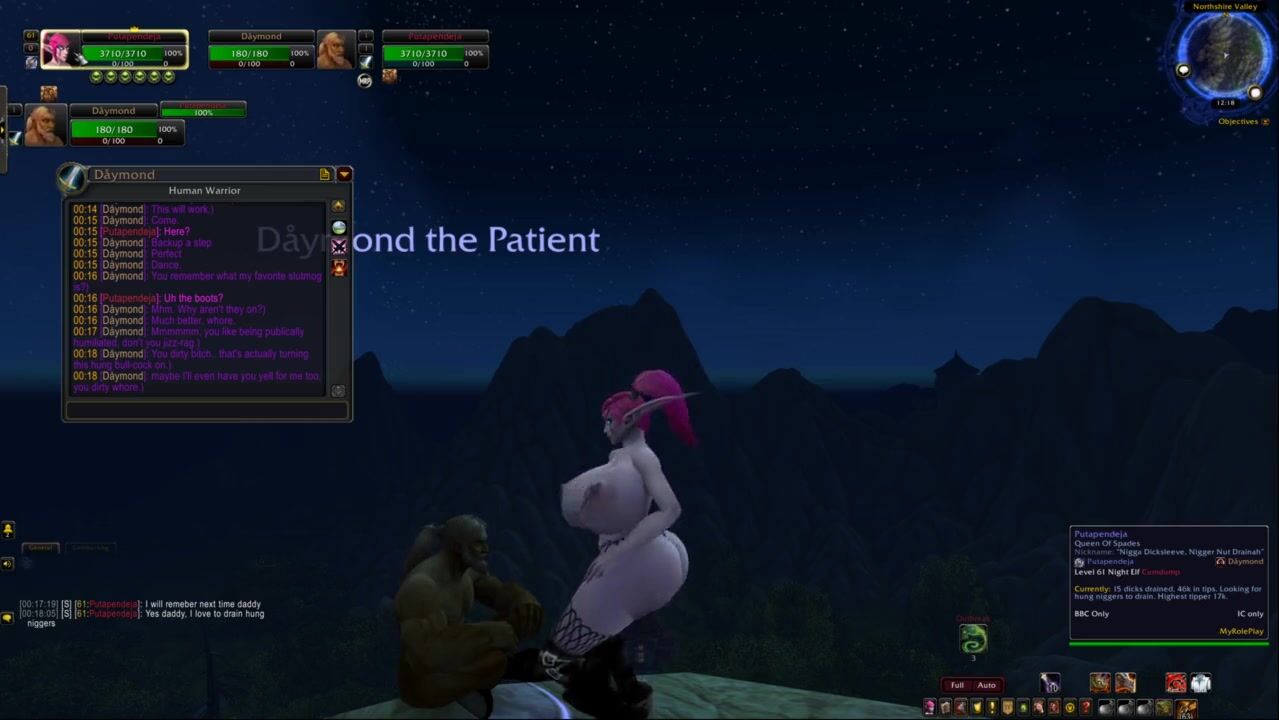1279x720 pixels.
Task: Click the minimap clock
Action: tap(1225, 103)
